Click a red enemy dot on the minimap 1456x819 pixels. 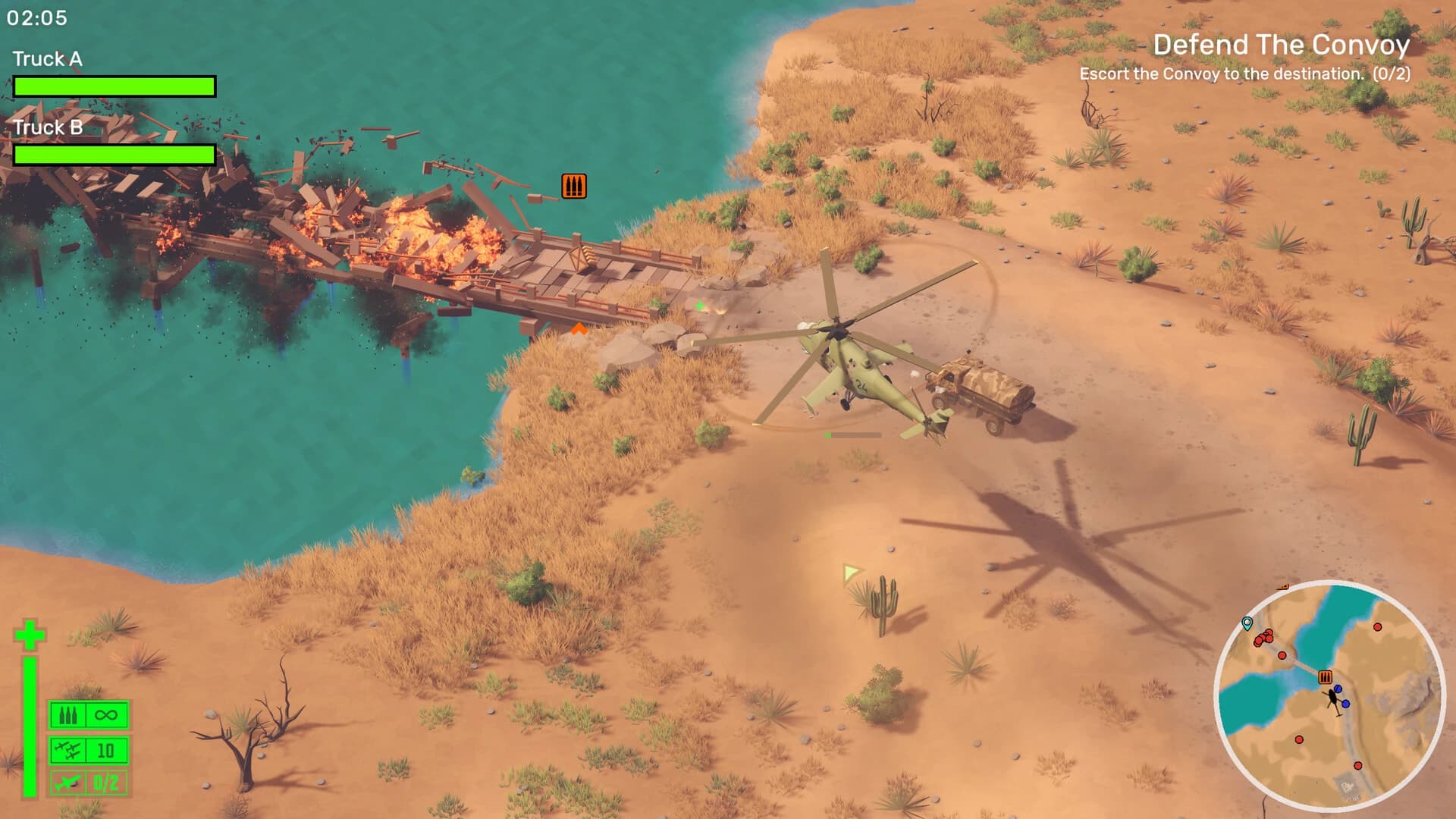1377,627
